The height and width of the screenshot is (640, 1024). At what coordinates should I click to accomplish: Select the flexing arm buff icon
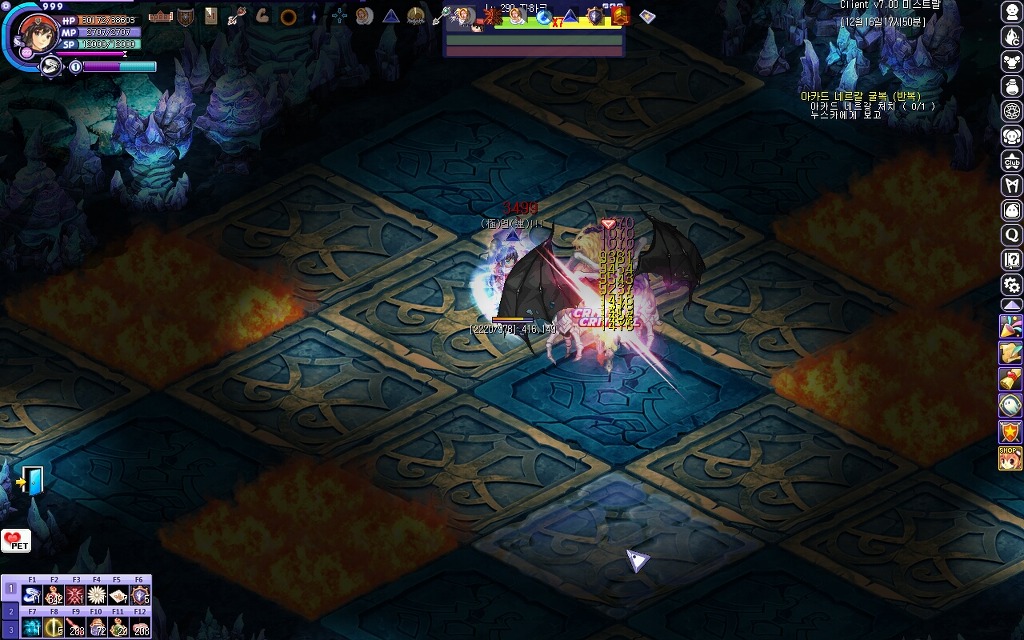(262, 16)
